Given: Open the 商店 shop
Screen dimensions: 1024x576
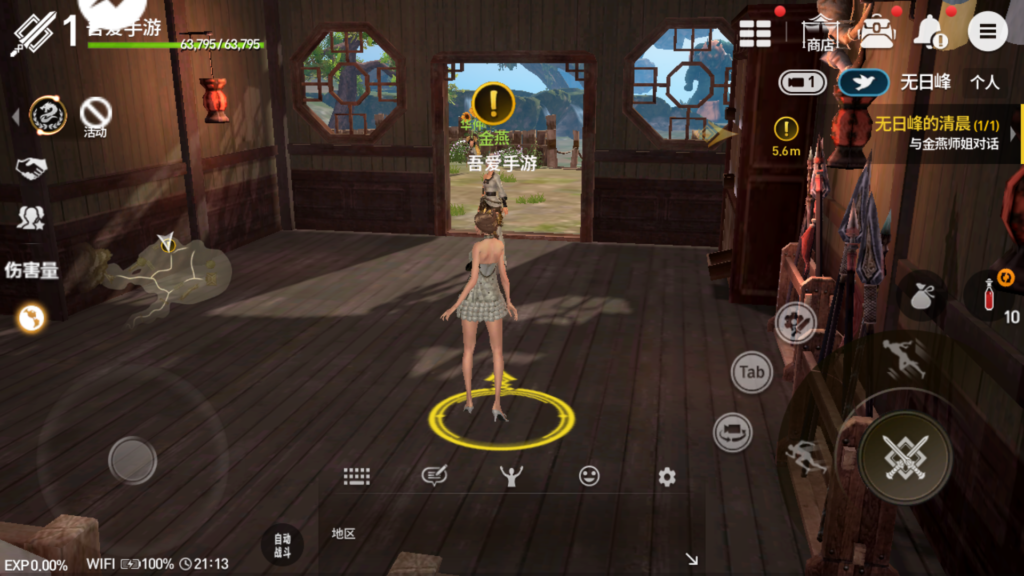Looking at the screenshot, I should click(x=821, y=34).
